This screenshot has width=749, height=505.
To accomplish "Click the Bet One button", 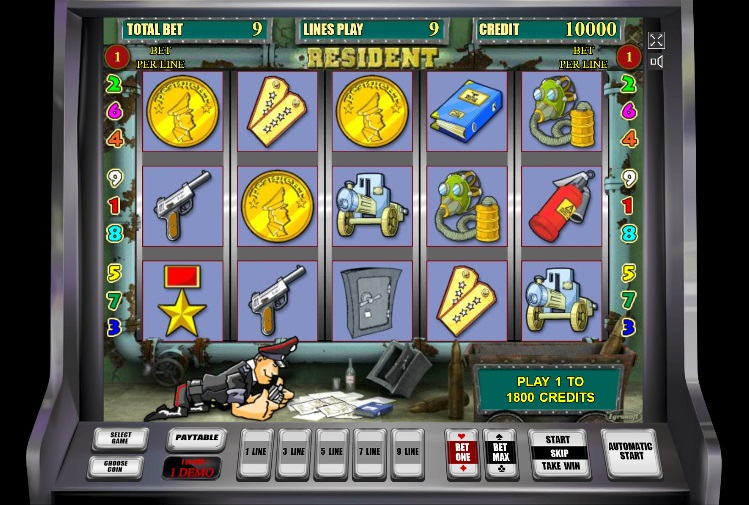I will click(x=462, y=453).
